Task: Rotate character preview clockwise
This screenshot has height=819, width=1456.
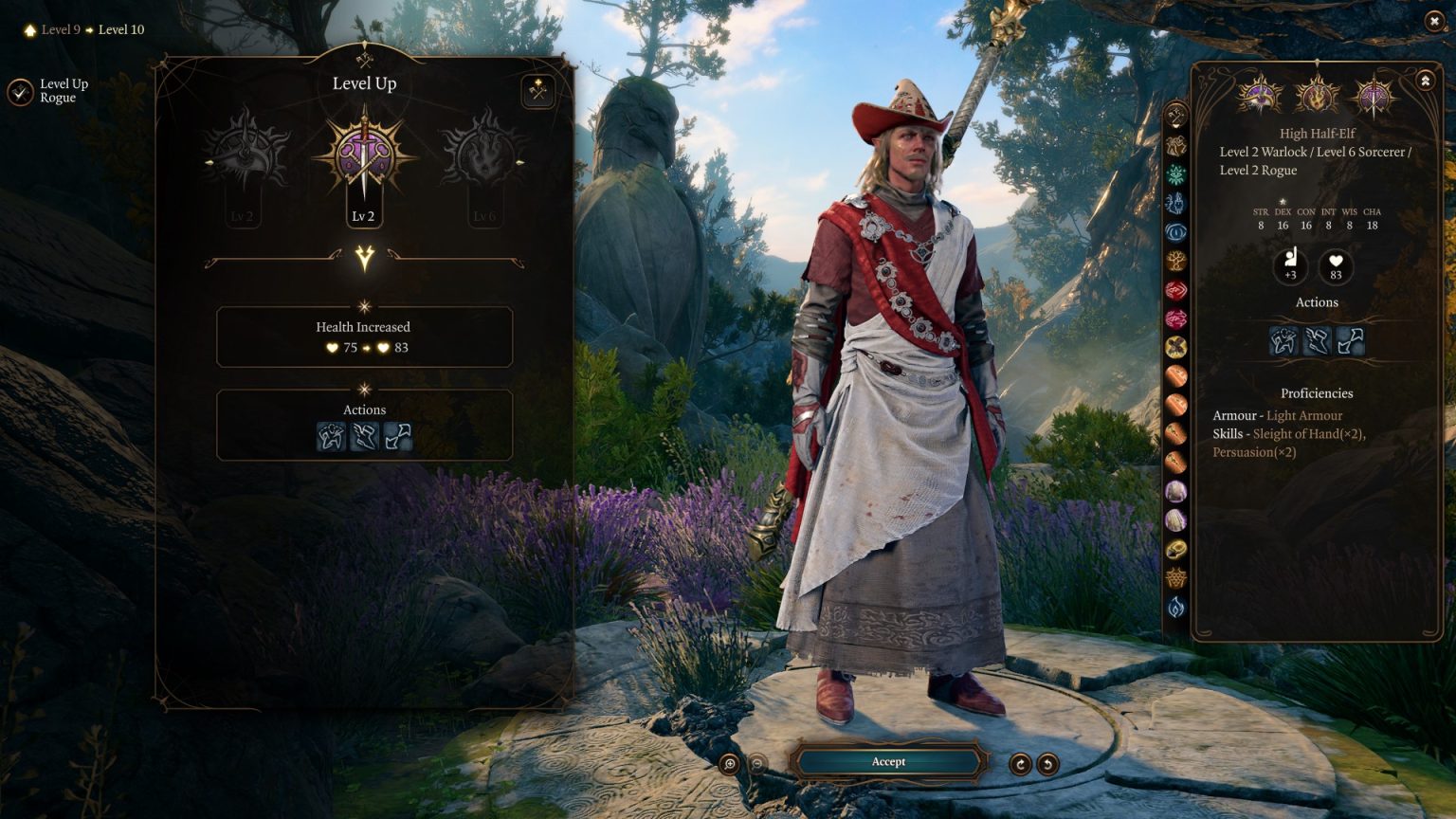Action: pyautogui.click(x=1020, y=764)
